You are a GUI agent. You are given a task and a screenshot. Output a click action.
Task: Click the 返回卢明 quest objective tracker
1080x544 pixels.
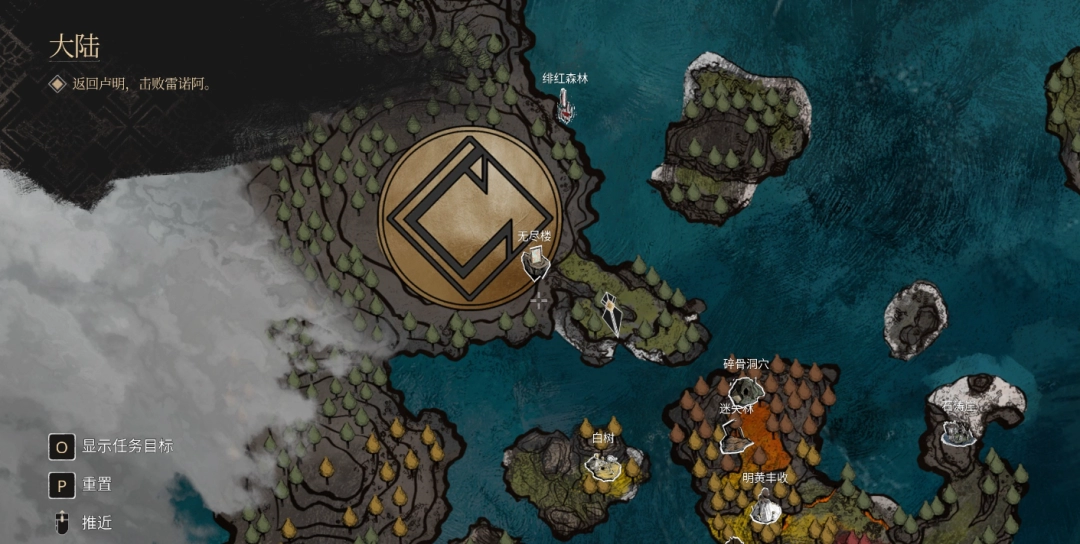140,84
